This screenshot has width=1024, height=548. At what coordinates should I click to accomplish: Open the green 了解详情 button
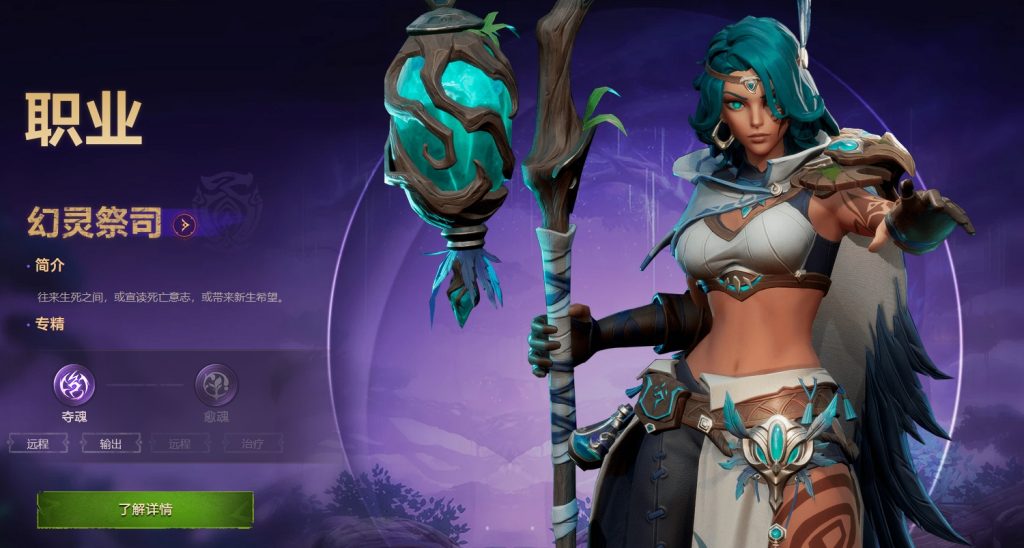pyautogui.click(x=145, y=509)
